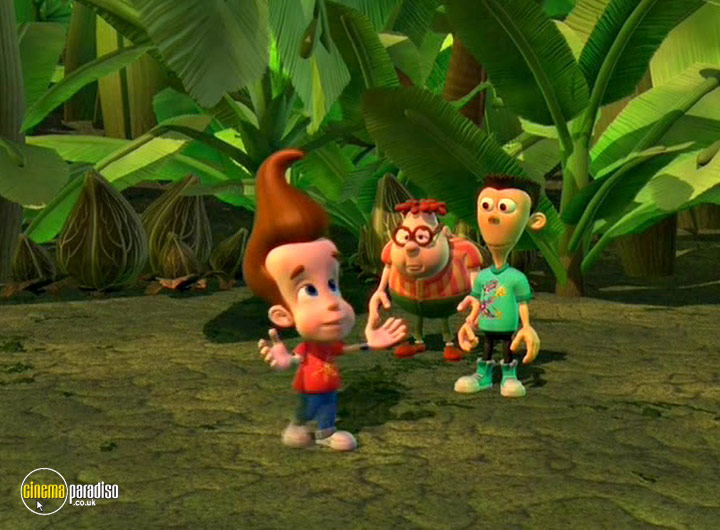Viewport: 720px width, 530px height.
Task: Click the Cinema Paradiso watermark logo
Action: 68,491
